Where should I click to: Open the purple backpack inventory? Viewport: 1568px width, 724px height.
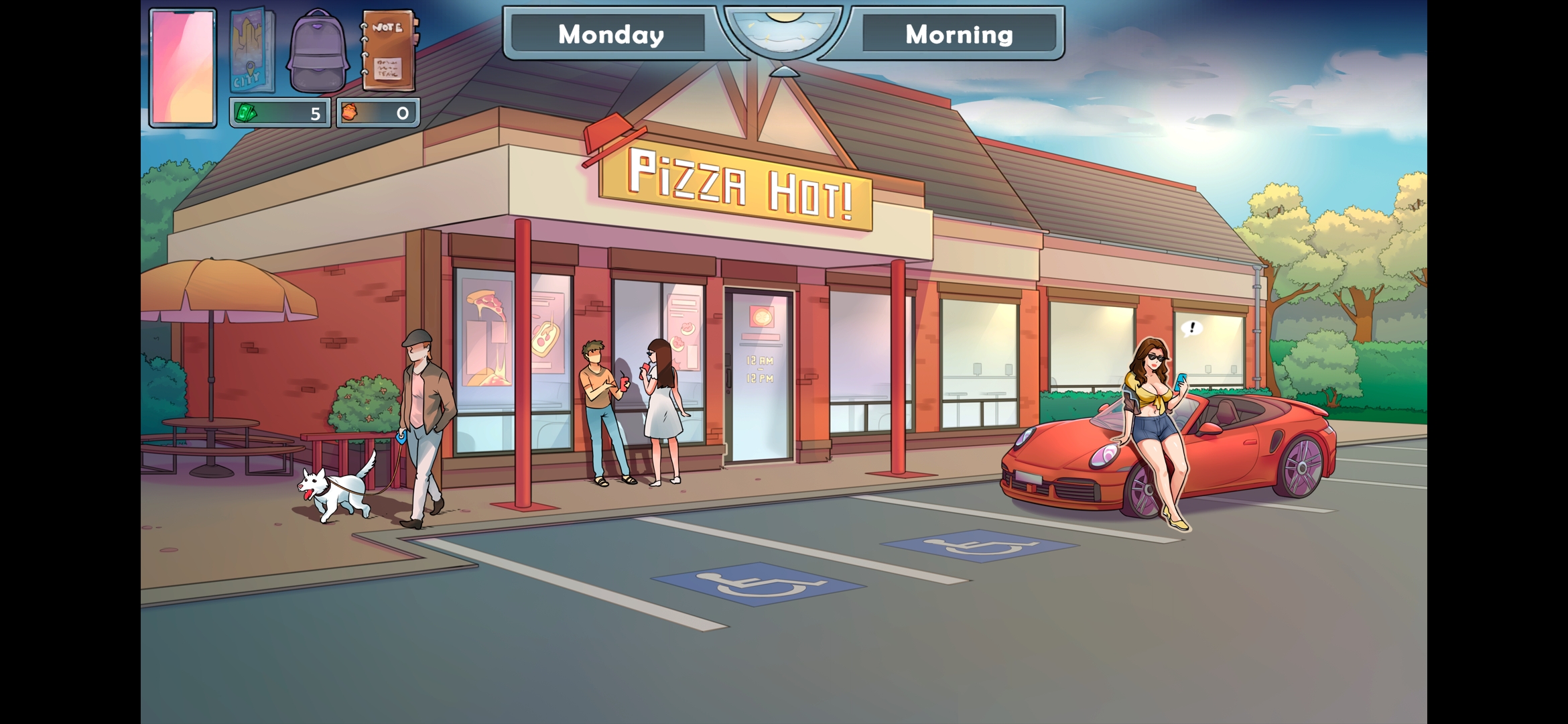point(318,52)
